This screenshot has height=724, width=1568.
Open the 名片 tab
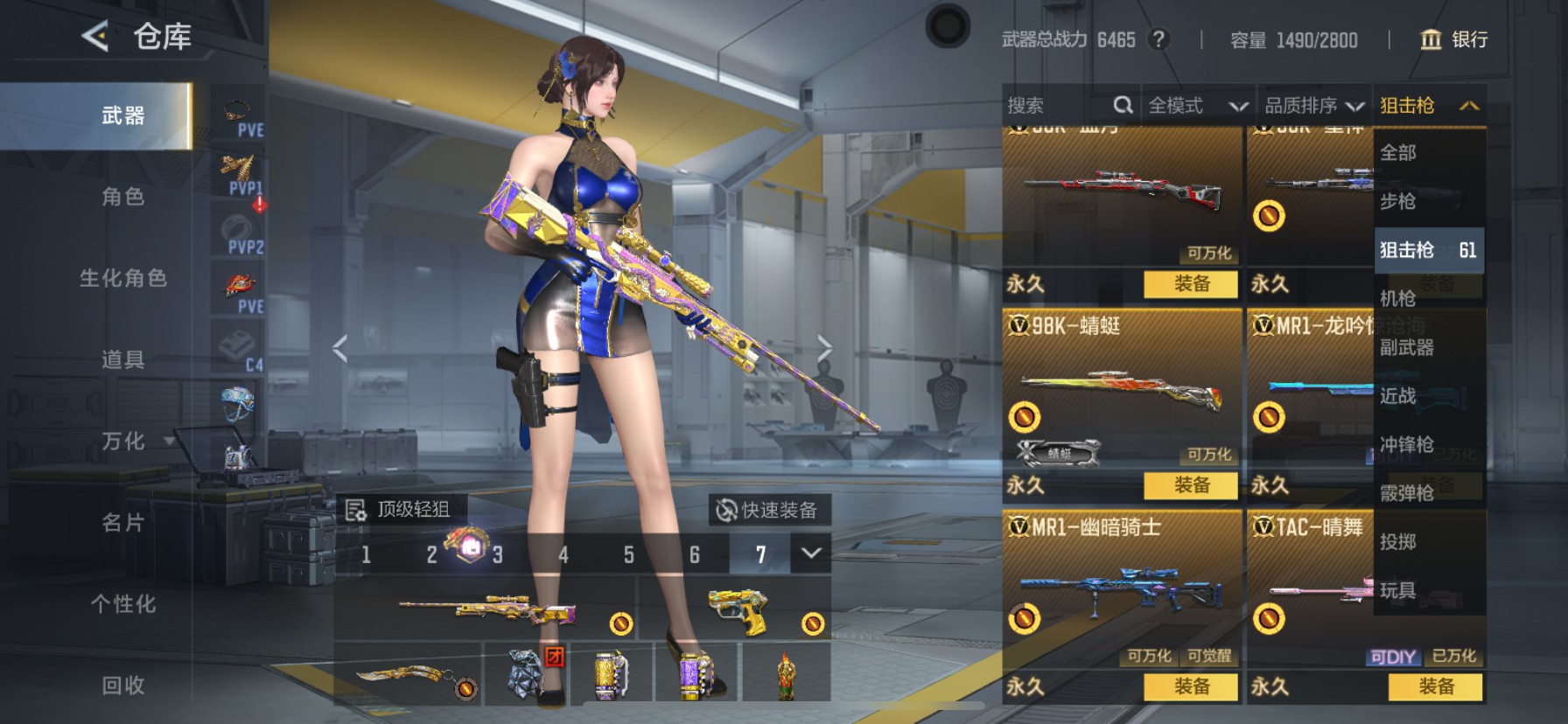122,523
